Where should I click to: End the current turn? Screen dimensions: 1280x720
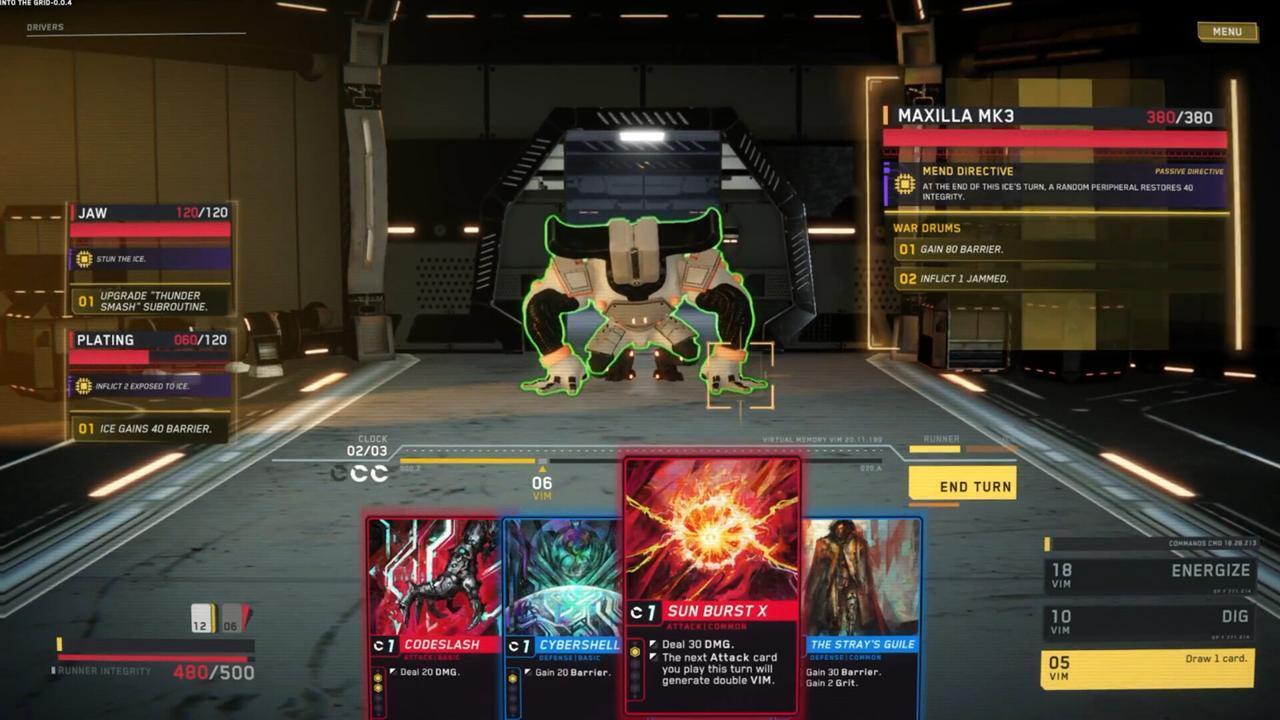[962, 486]
